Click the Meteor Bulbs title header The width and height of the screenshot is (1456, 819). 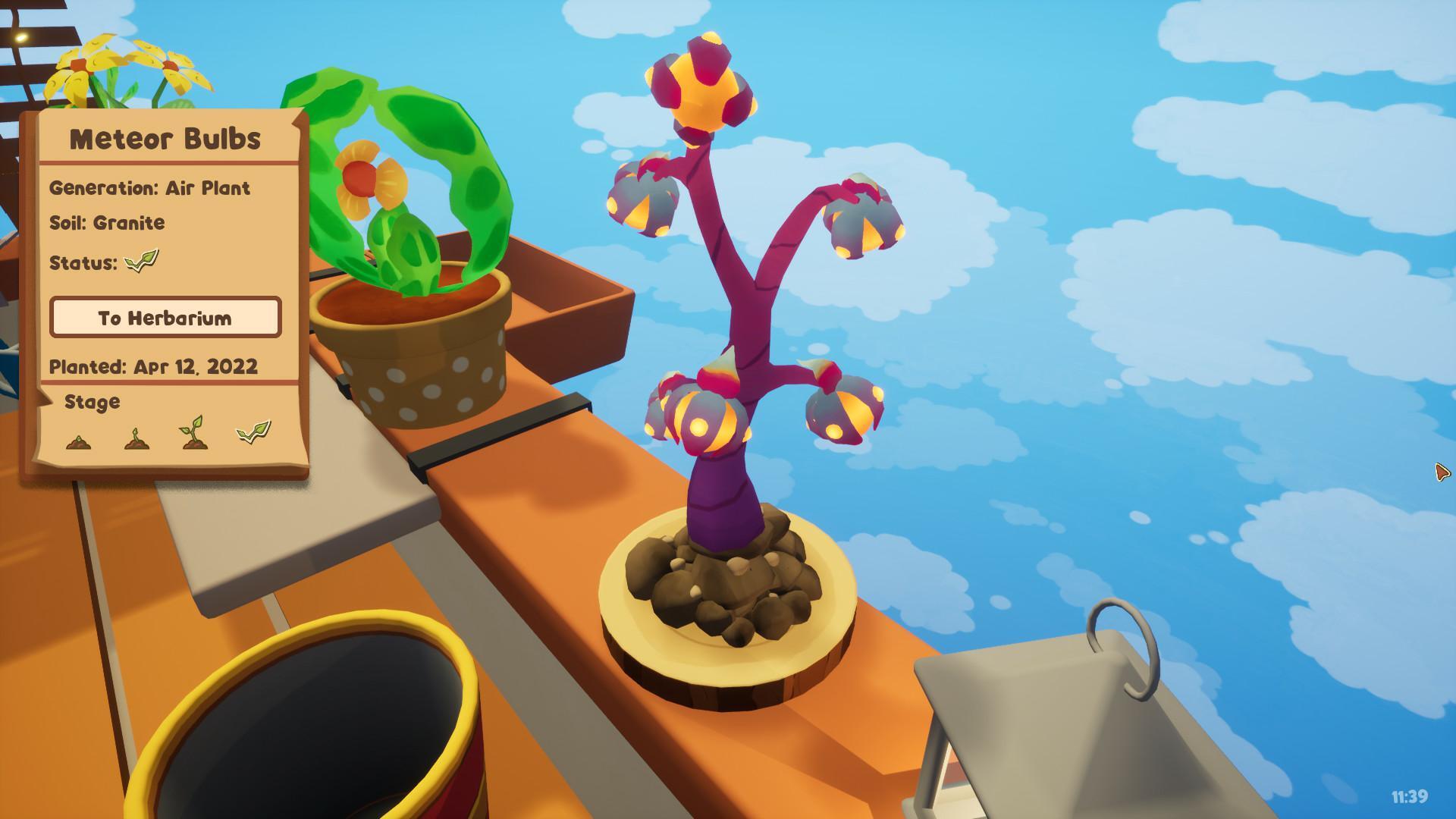(x=167, y=140)
